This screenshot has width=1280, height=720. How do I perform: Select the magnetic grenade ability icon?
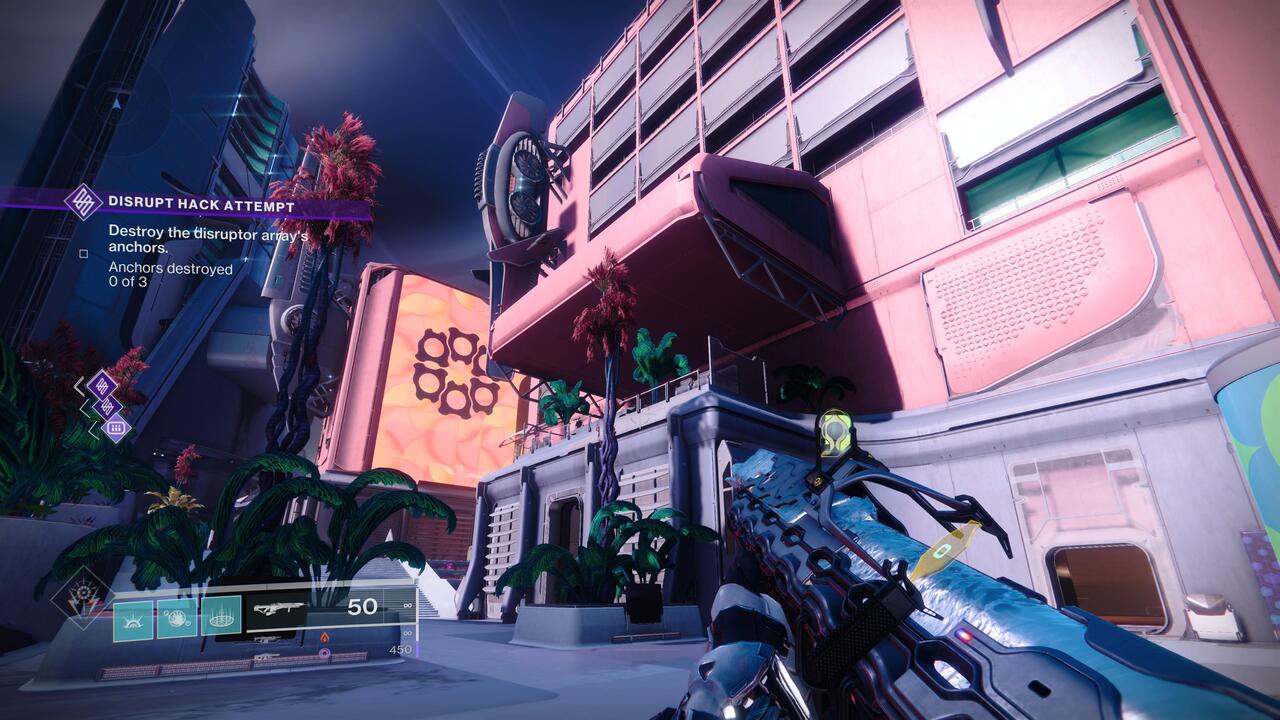(177, 620)
